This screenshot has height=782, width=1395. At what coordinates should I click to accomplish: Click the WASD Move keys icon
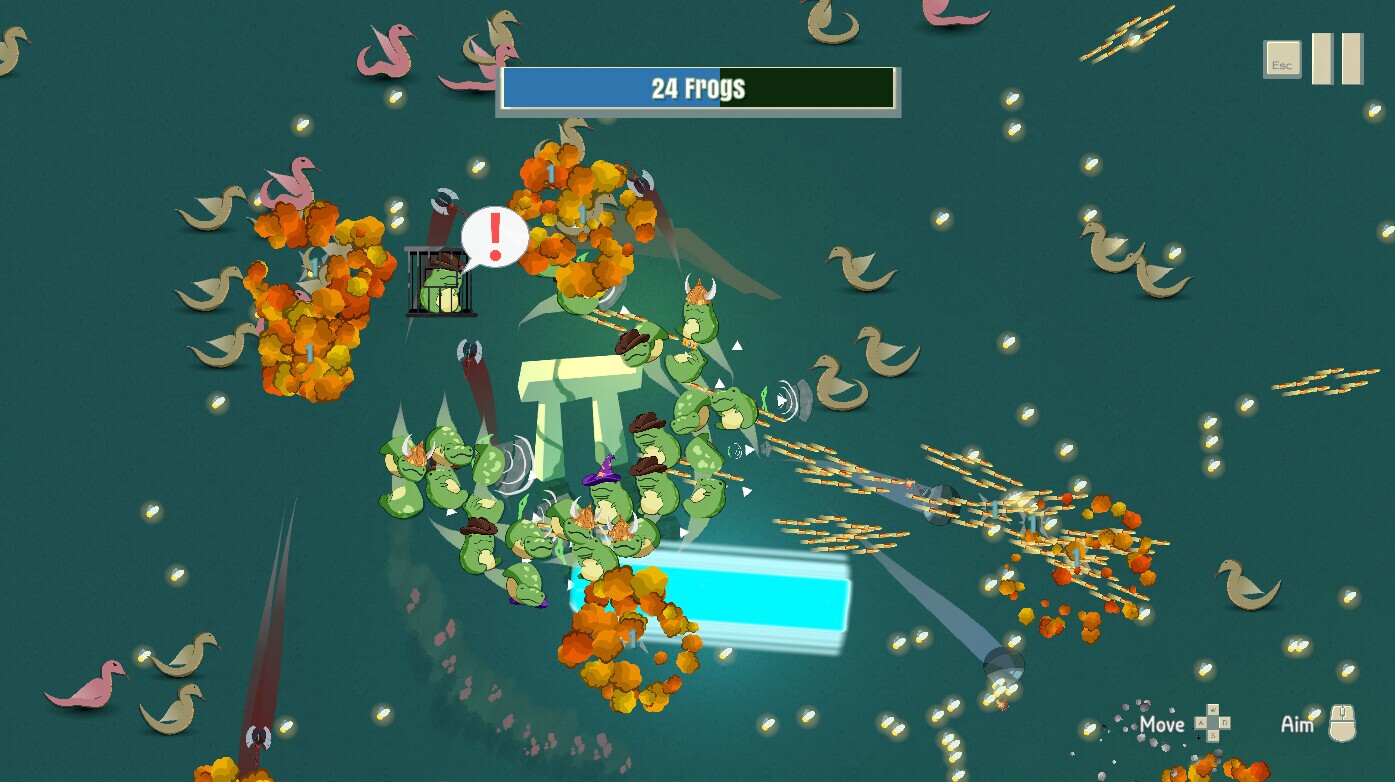coord(1211,723)
